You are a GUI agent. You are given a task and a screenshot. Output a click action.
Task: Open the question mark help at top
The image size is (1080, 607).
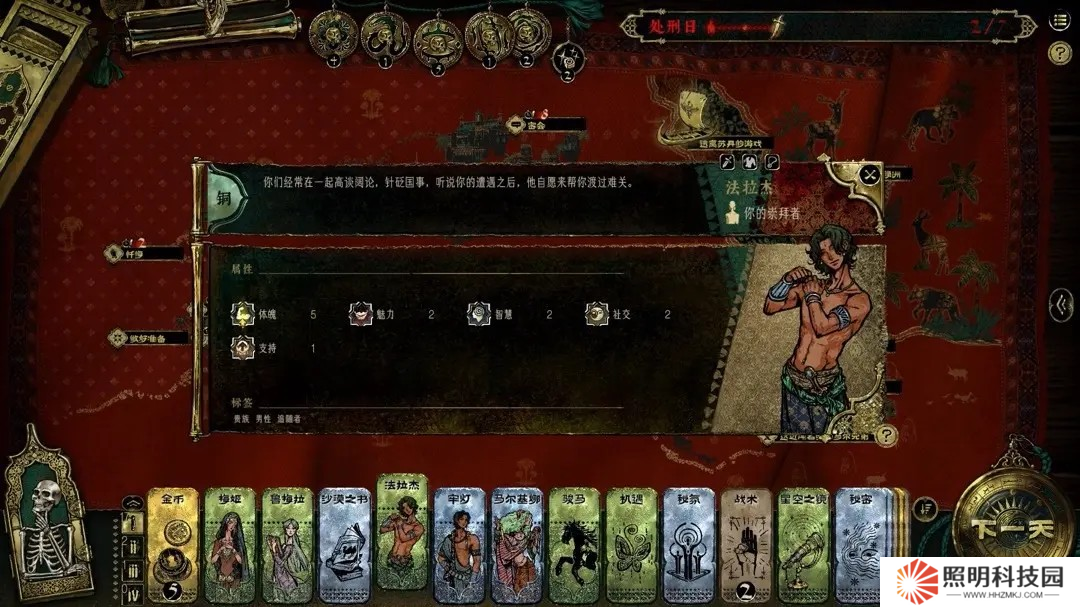(1059, 53)
